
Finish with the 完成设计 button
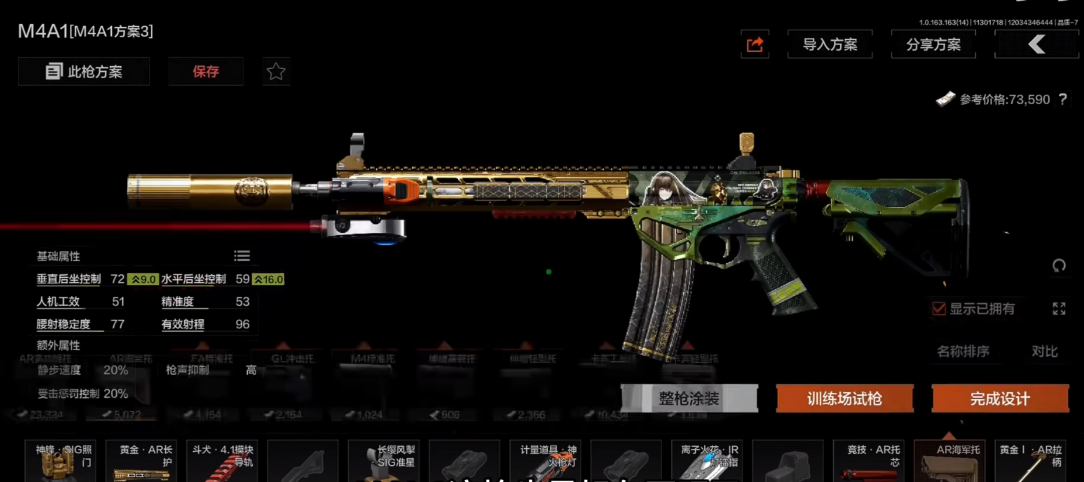[999, 398]
